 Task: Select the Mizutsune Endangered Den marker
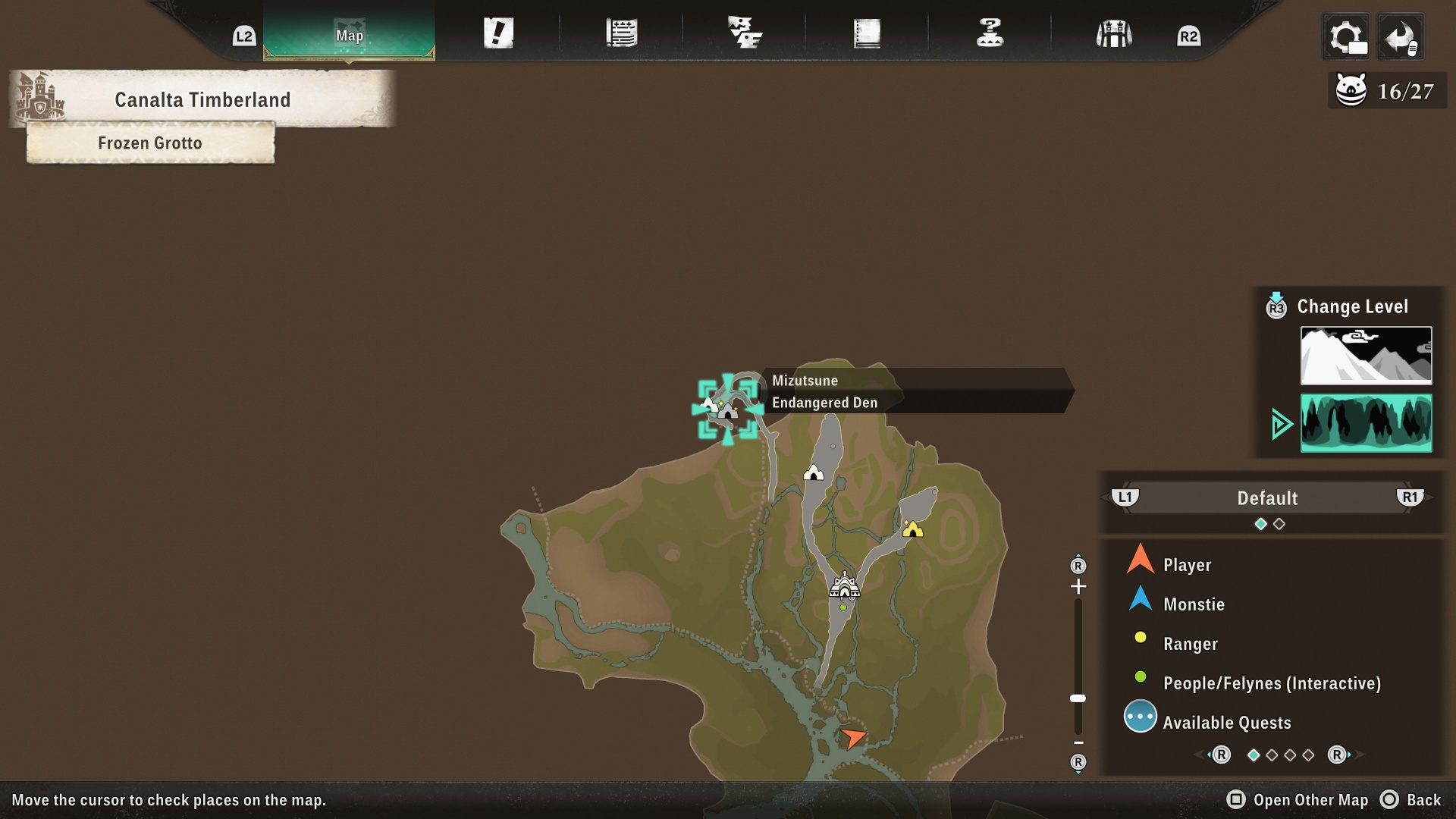[x=728, y=409]
